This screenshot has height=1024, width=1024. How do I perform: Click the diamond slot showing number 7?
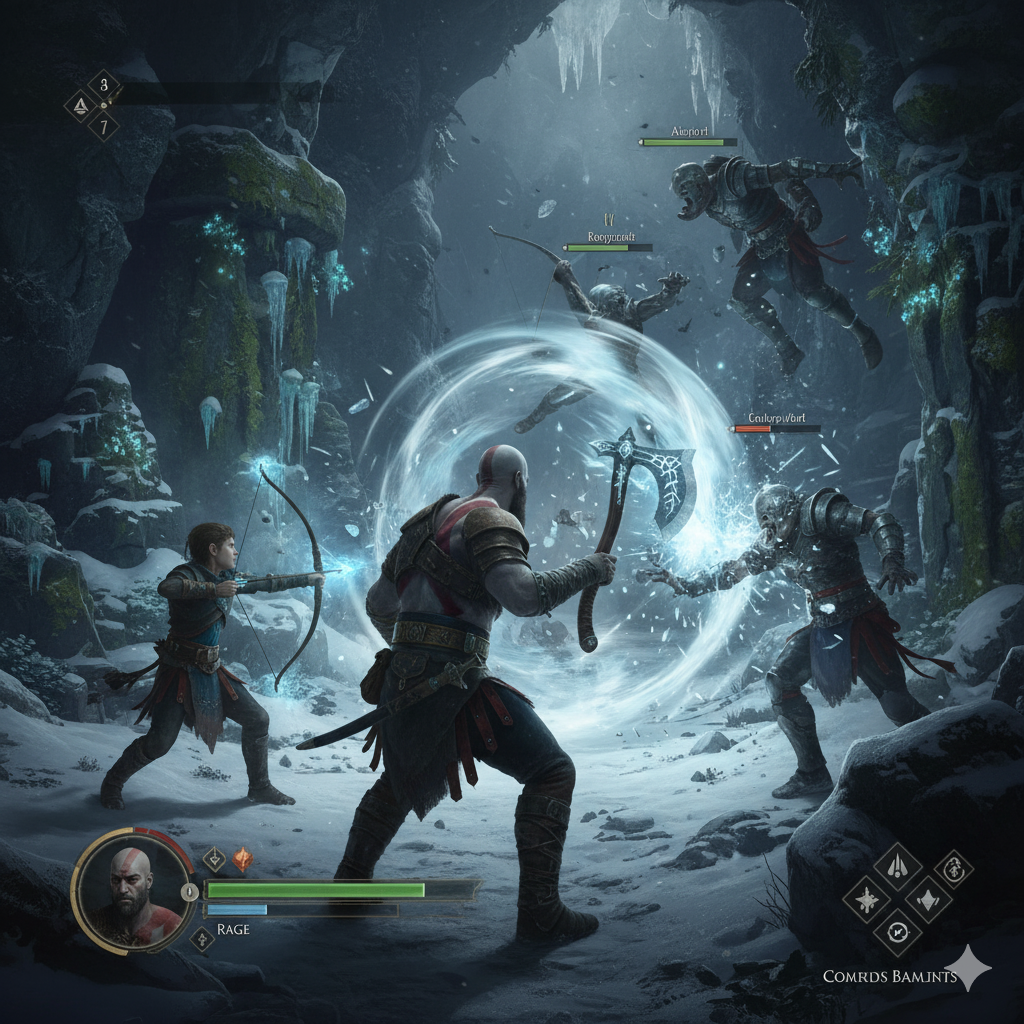[103, 125]
